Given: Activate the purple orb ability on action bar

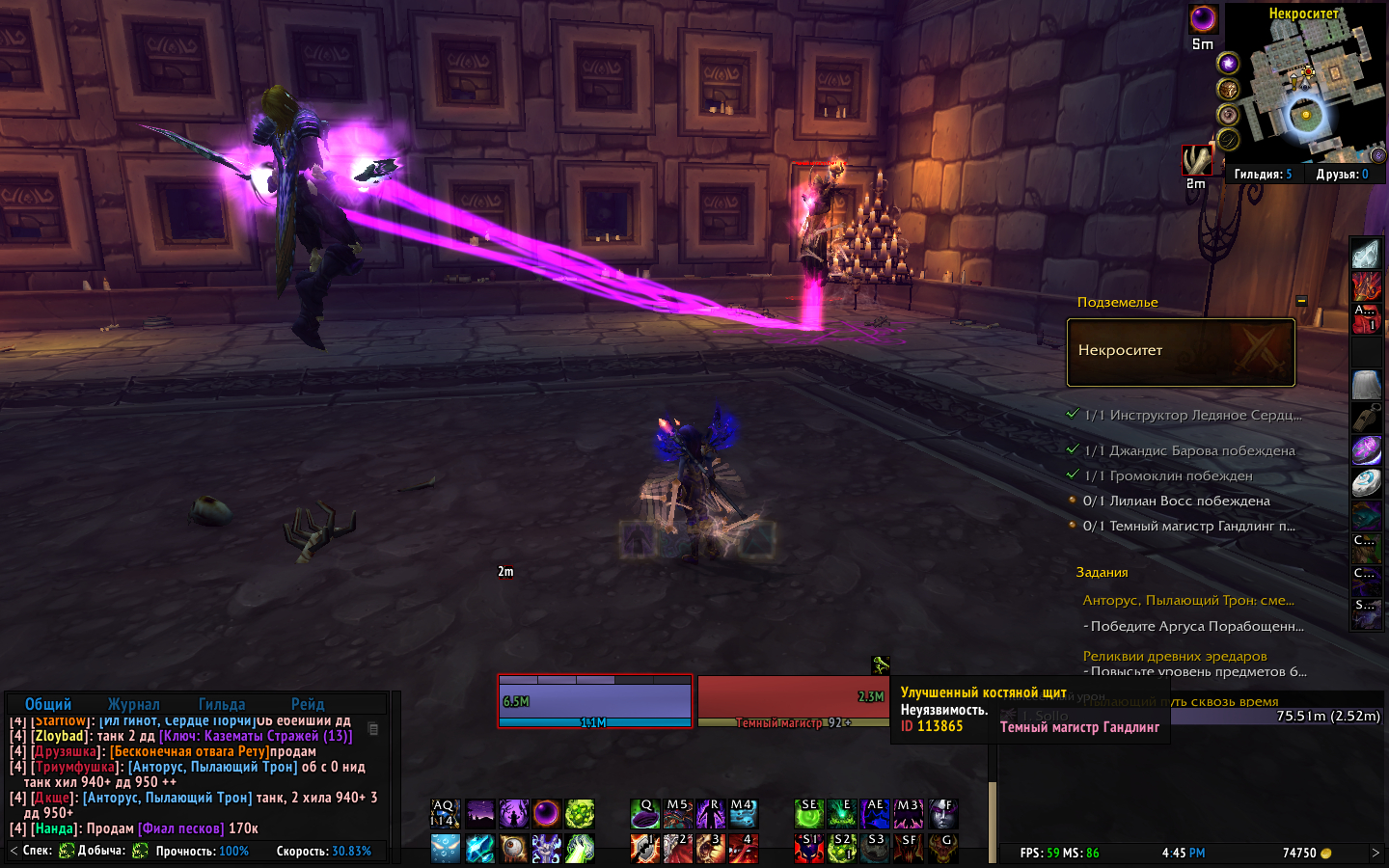Looking at the screenshot, I should click(x=546, y=814).
